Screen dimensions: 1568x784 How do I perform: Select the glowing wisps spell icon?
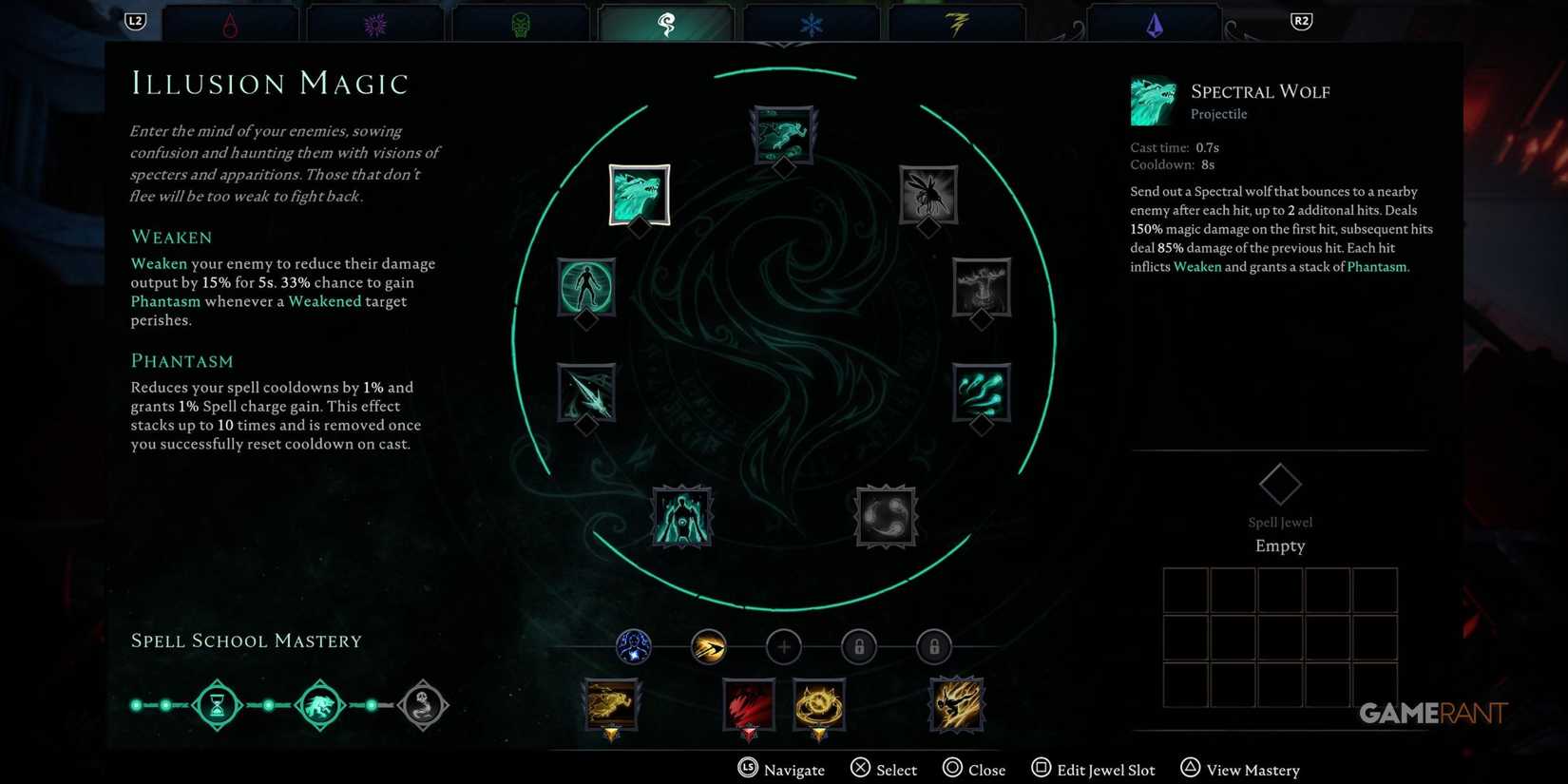pos(981,392)
